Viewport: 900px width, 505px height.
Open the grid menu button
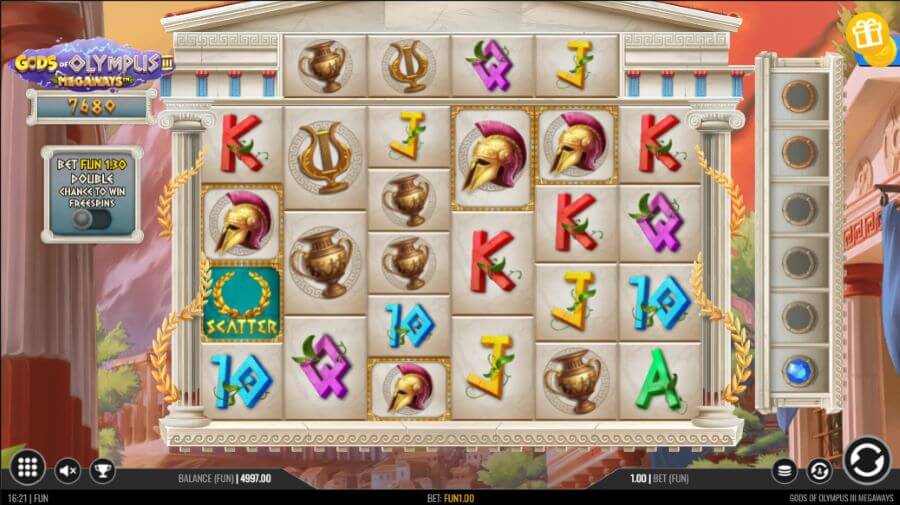[27, 467]
